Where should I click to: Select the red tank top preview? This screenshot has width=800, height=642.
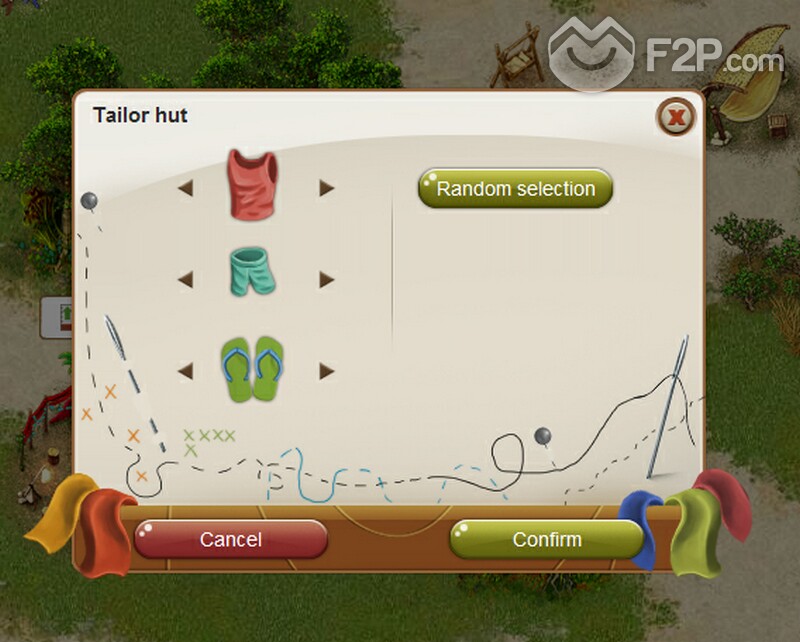click(x=253, y=184)
